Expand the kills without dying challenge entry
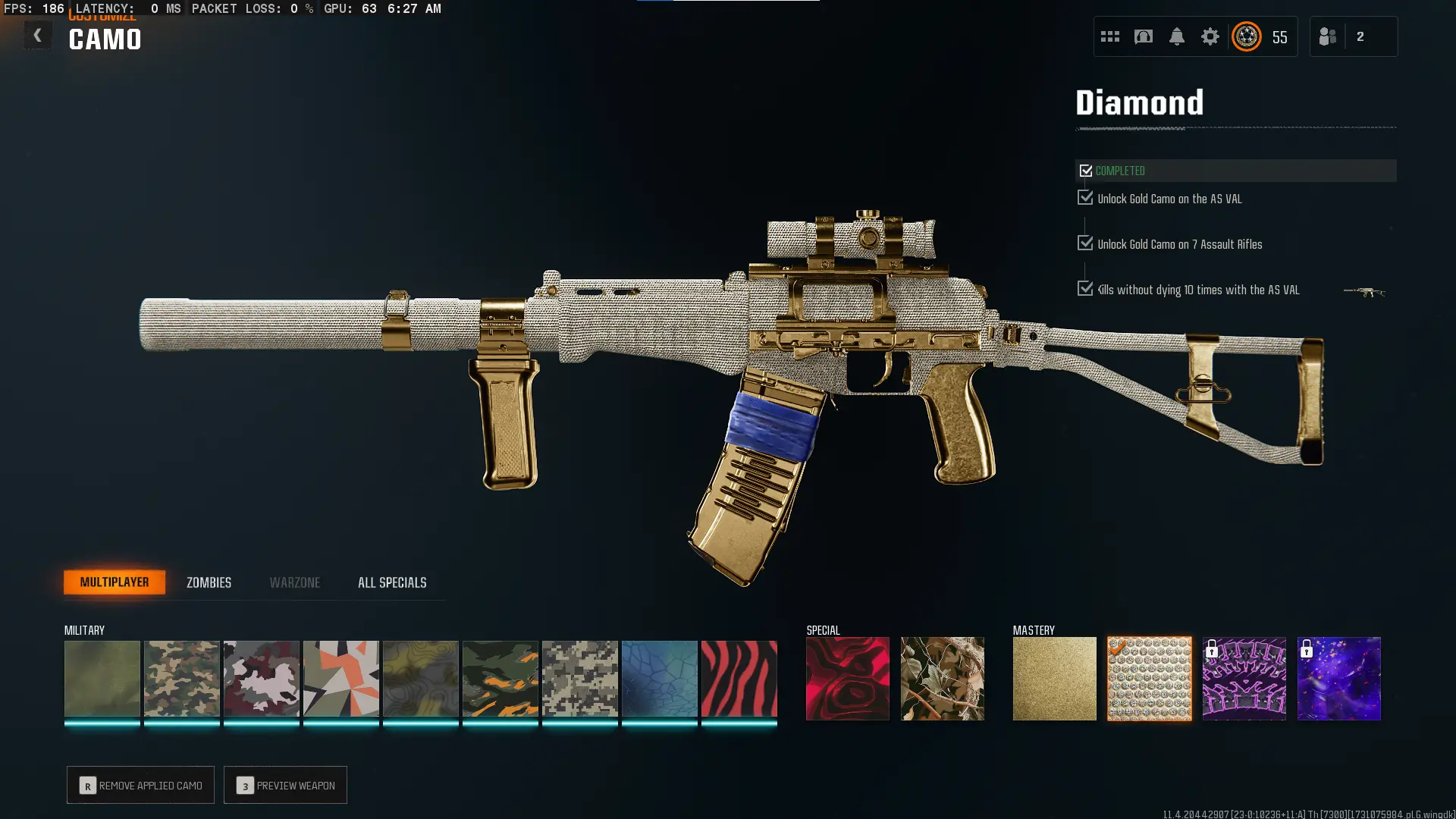This screenshot has height=819, width=1456. coord(1084,289)
